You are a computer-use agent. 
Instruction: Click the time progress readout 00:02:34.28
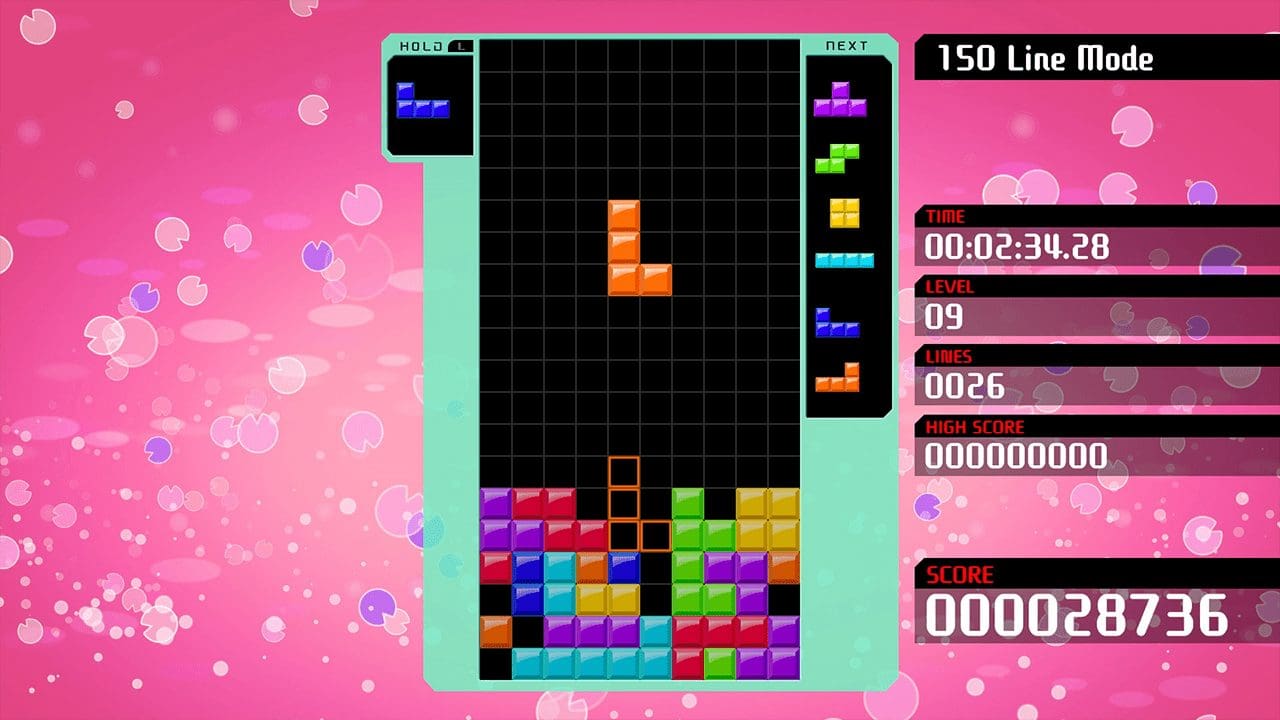tap(1020, 248)
